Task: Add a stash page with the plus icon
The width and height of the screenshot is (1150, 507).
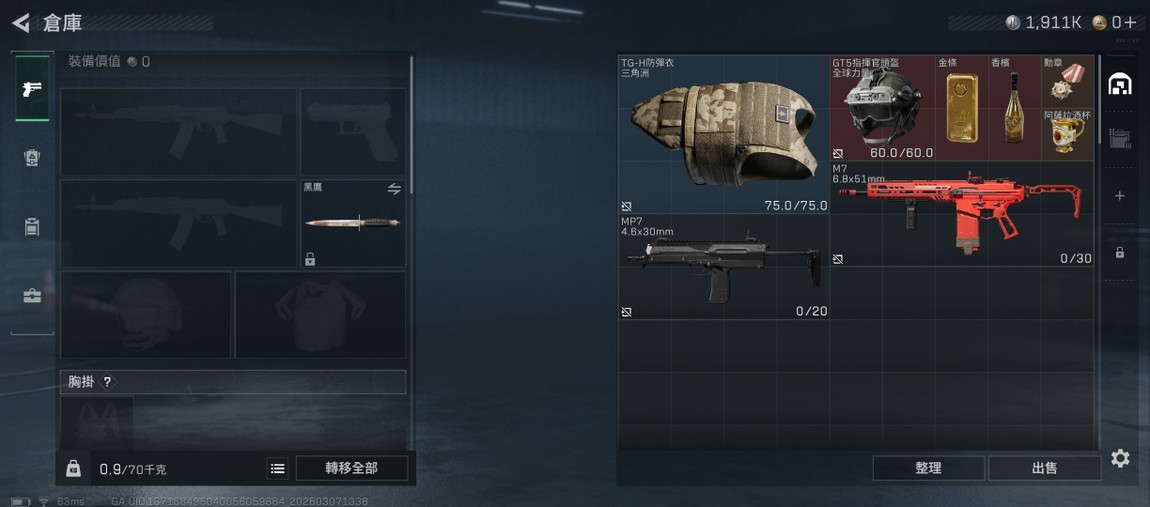Action: click(x=1120, y=196)
